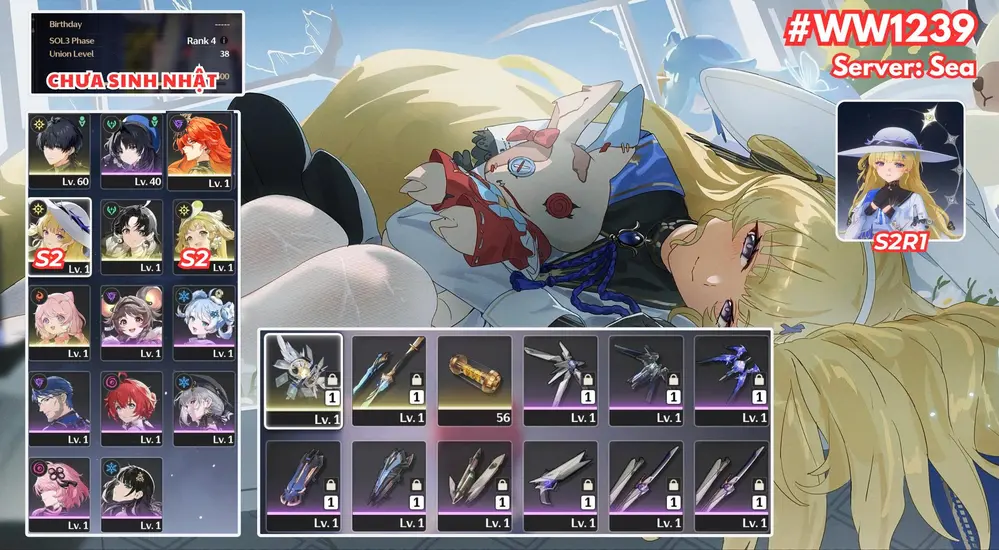The width and height of the screenshot is (999, 550).
Task: Choose the blue and gold twin swords slot
Action: pyautogui.click(x=389, y=380)
